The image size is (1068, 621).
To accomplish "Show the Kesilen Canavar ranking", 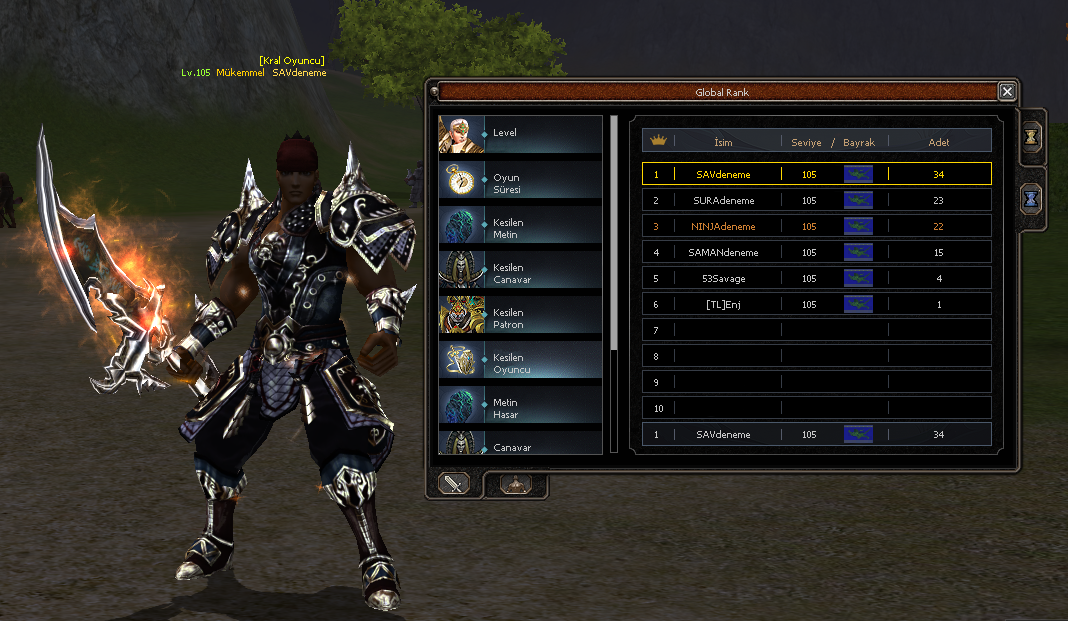I will 520,273.
